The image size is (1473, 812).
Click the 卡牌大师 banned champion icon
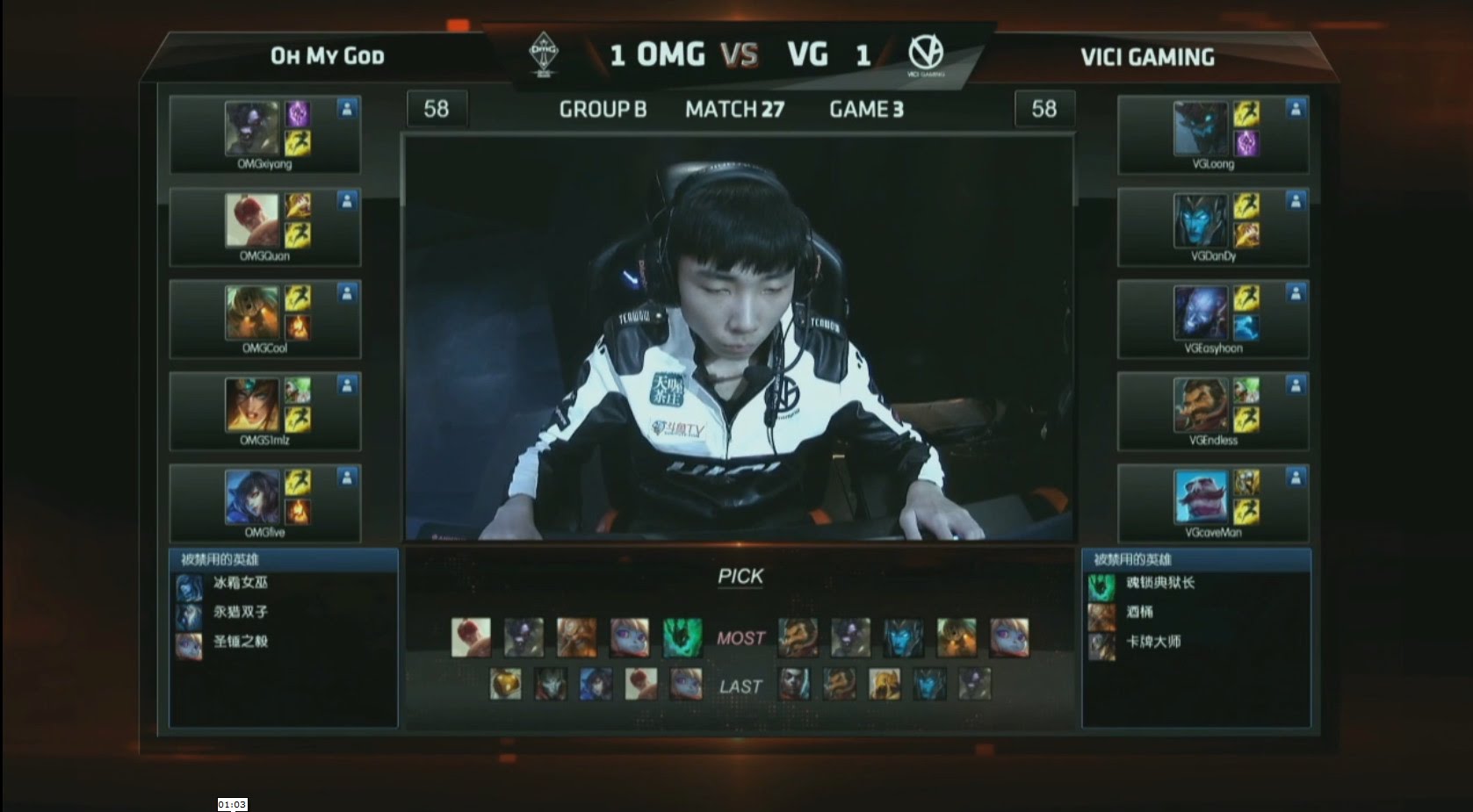coord(1101,647)
